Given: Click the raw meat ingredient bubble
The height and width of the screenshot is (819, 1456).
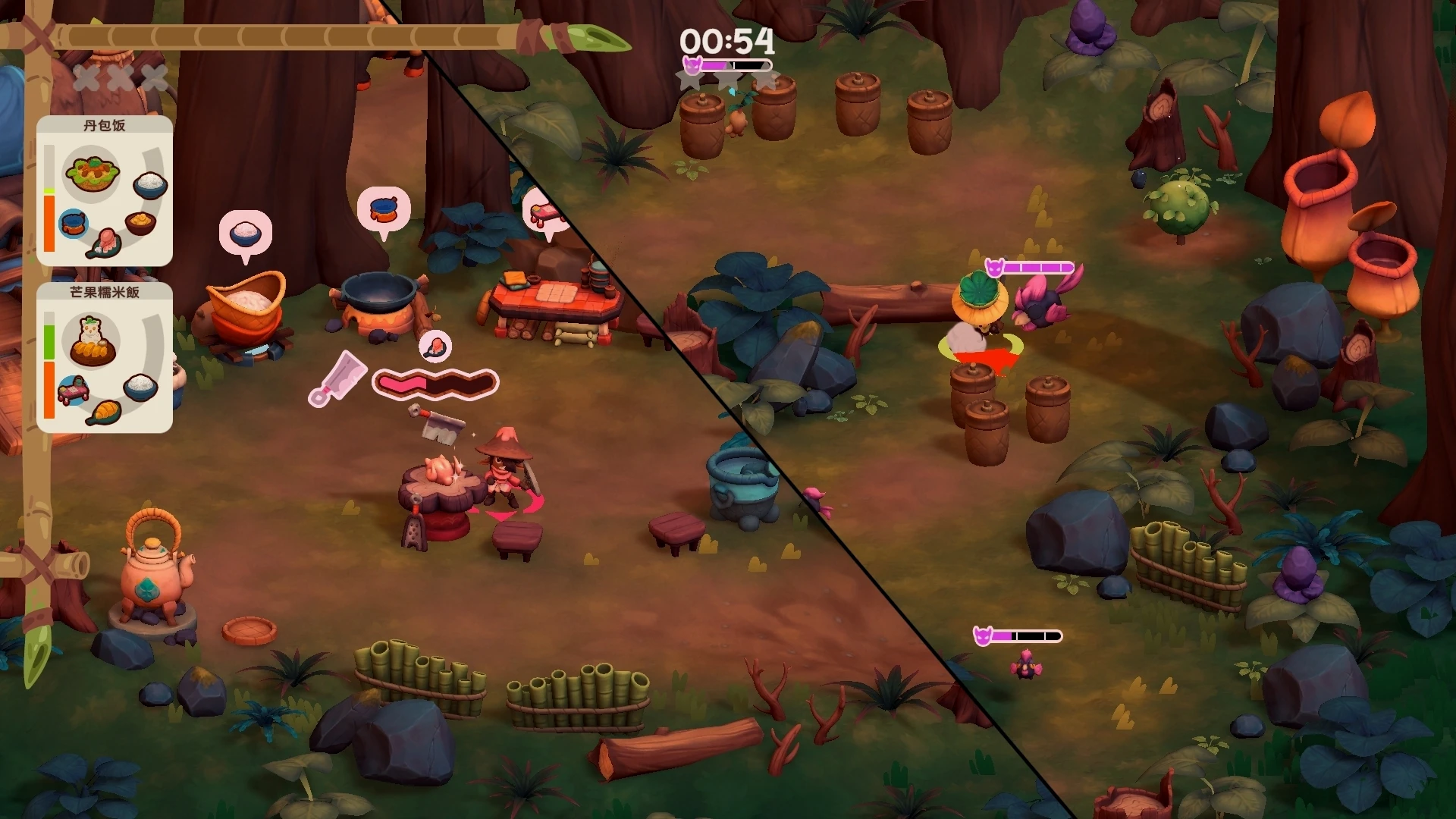Looking at the screenshot, I should [x=435, y=346].
